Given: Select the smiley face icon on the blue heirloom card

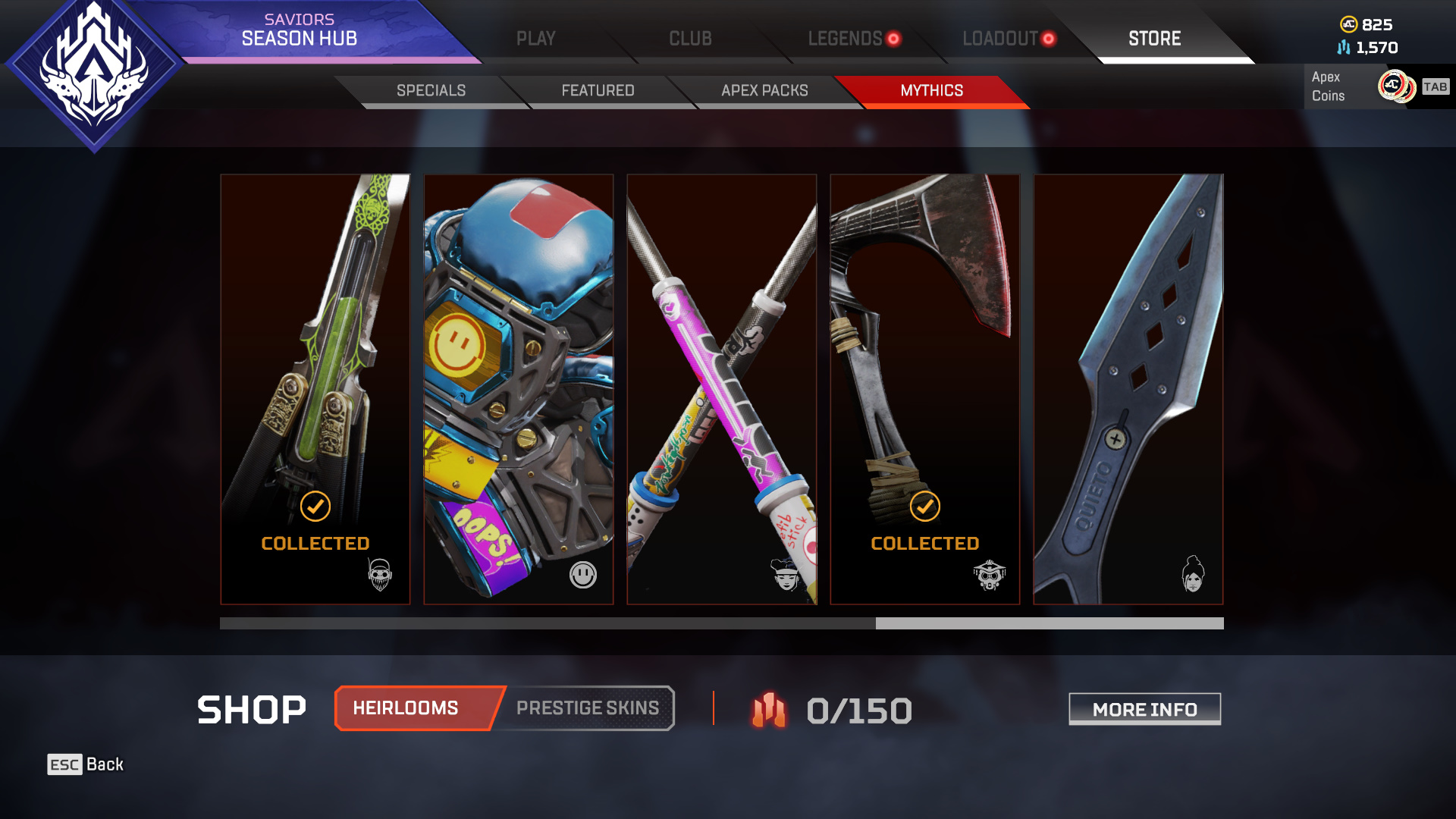Looking at the screenshot, I should tap(582, 573).
